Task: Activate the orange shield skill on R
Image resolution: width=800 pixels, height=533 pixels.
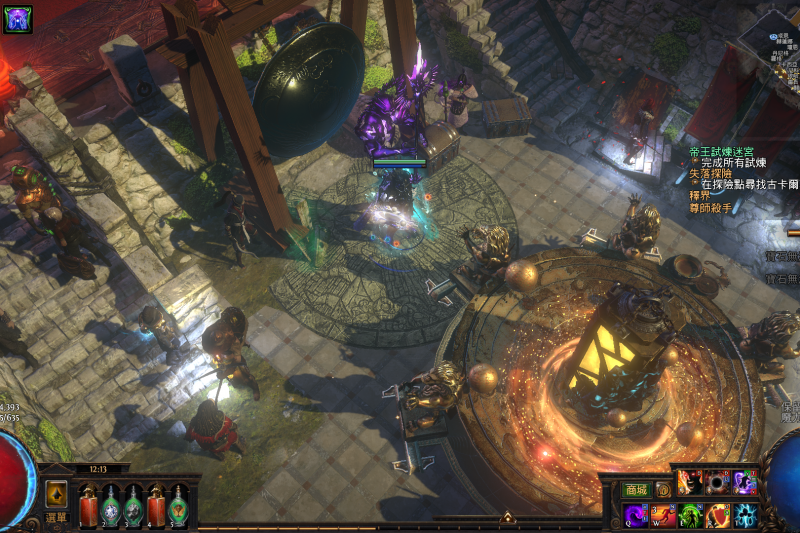Action: pyautogui.click(x=717, y=516)
